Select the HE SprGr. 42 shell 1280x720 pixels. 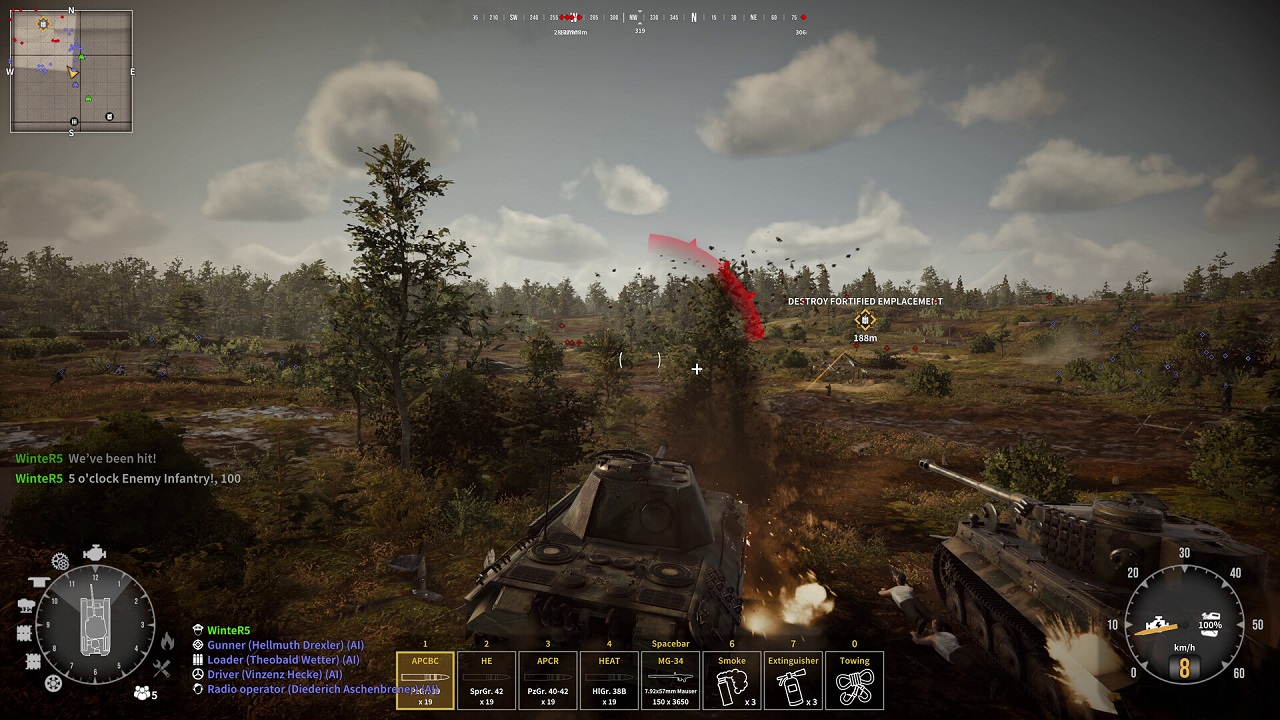coord(486,680)
